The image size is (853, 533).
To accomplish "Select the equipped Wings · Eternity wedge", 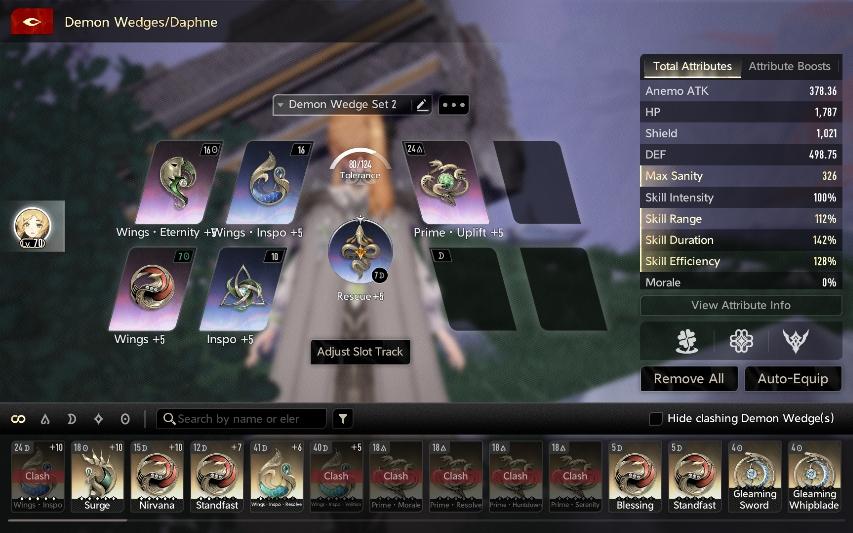I will (180, 183).
